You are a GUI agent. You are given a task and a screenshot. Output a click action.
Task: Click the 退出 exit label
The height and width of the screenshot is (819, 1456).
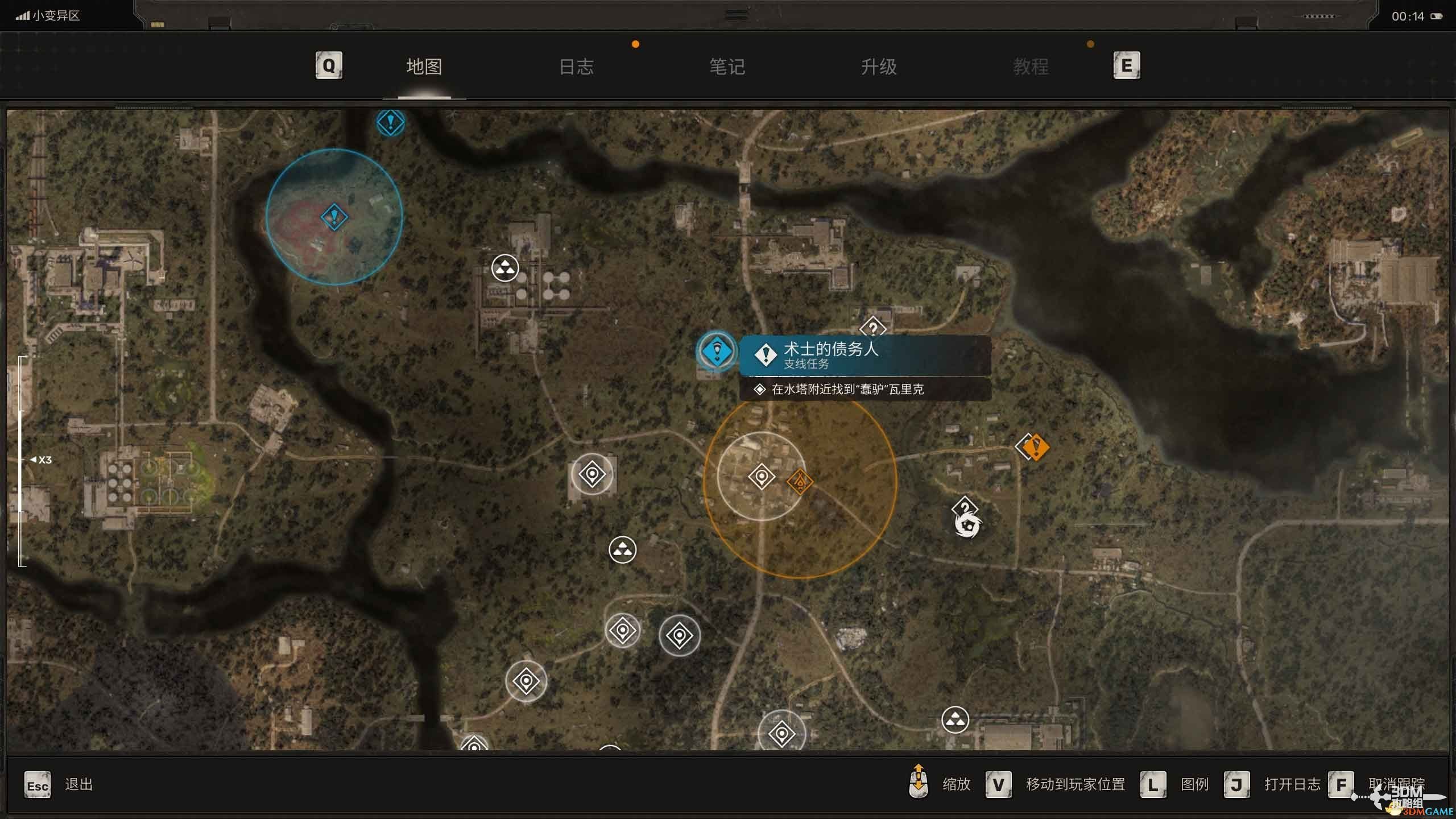point(78,784)
